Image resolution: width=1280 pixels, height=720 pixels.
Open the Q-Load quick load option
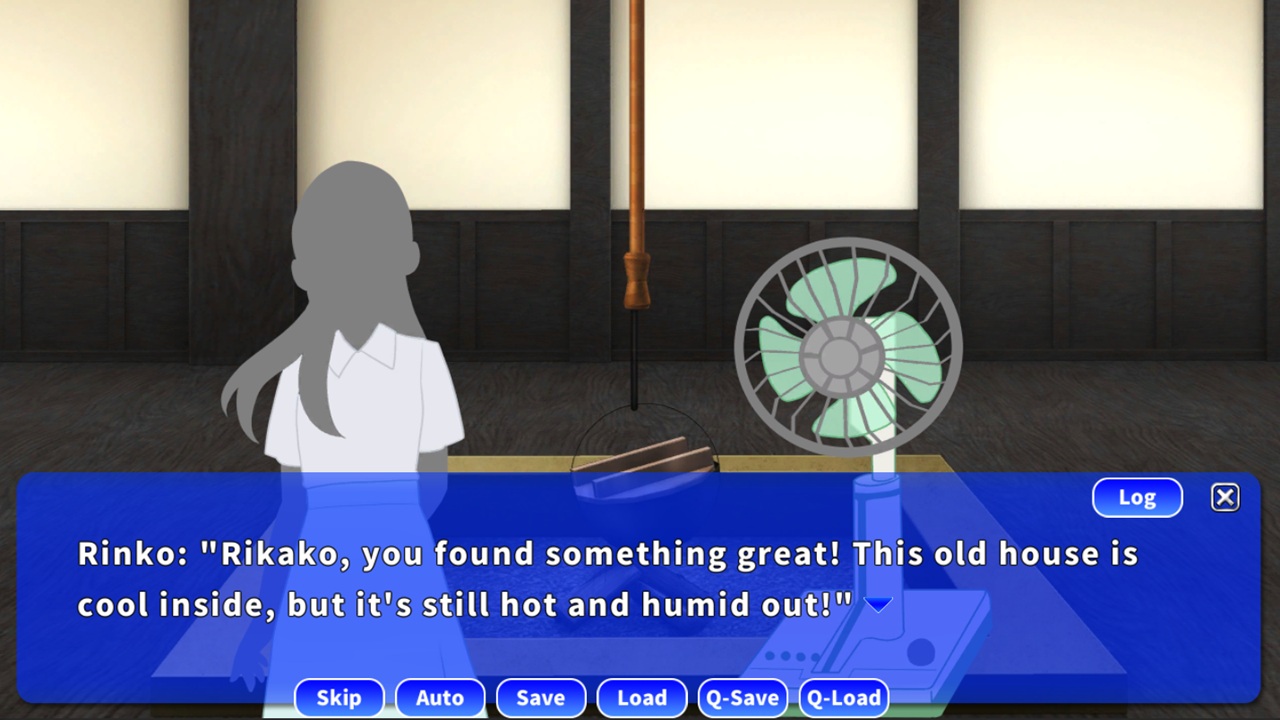point(843,698)
